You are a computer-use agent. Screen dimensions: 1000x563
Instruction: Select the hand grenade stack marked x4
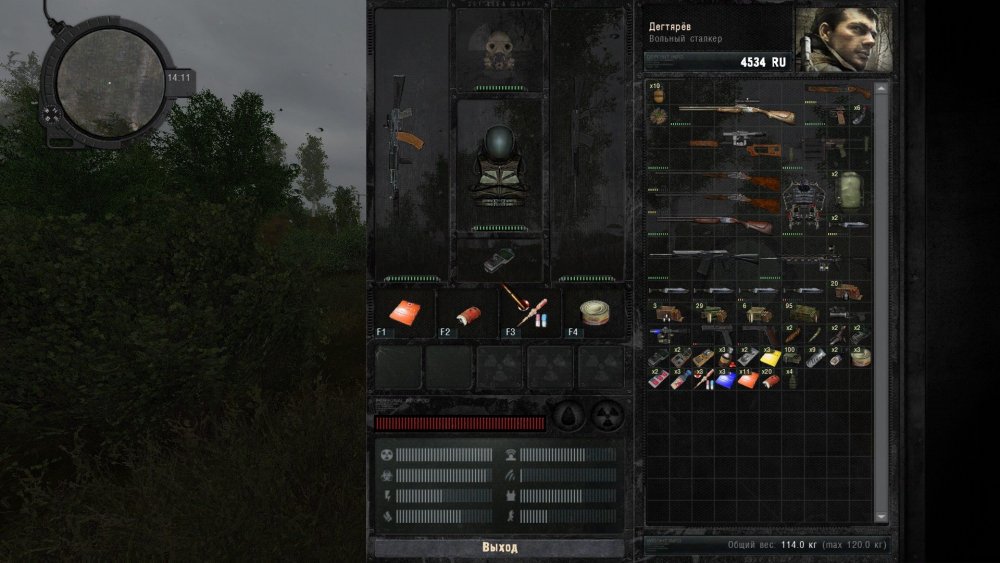[x=791, y=380]
